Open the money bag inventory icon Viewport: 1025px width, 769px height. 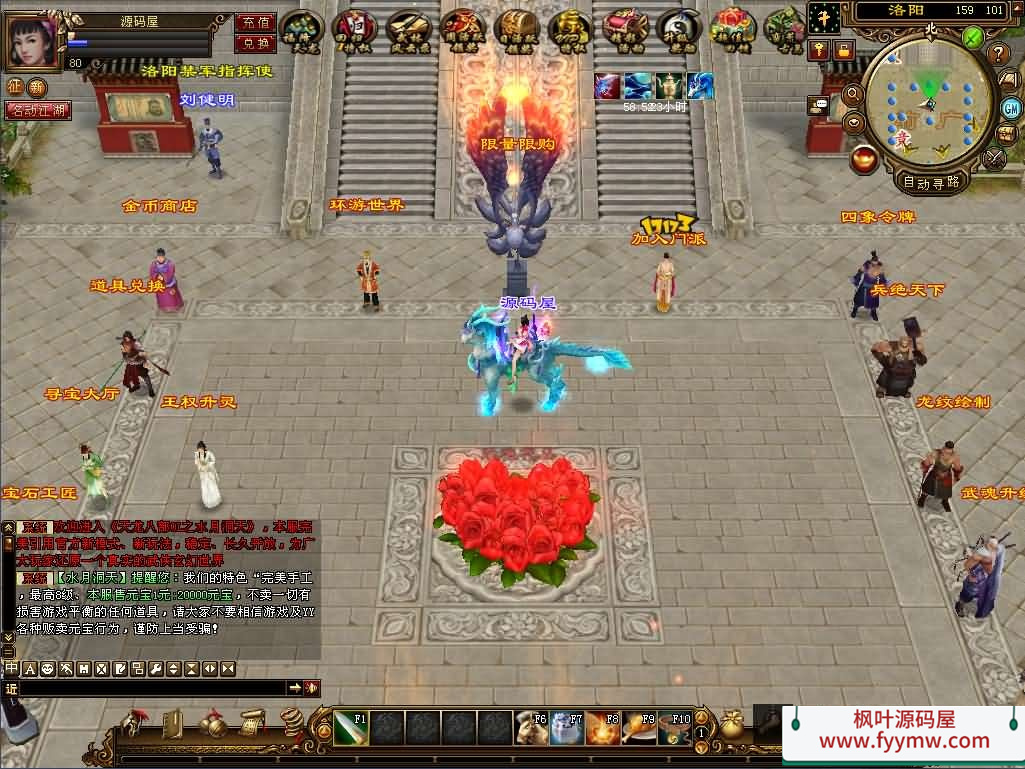[x=732, y=726]
